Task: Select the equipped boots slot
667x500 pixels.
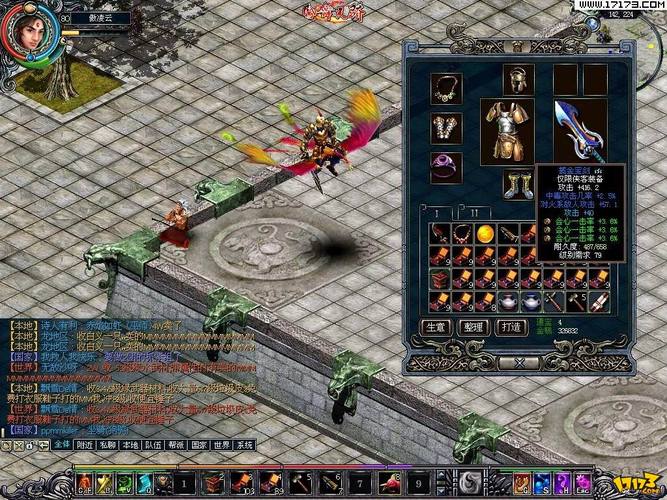Action: (518, 184)
